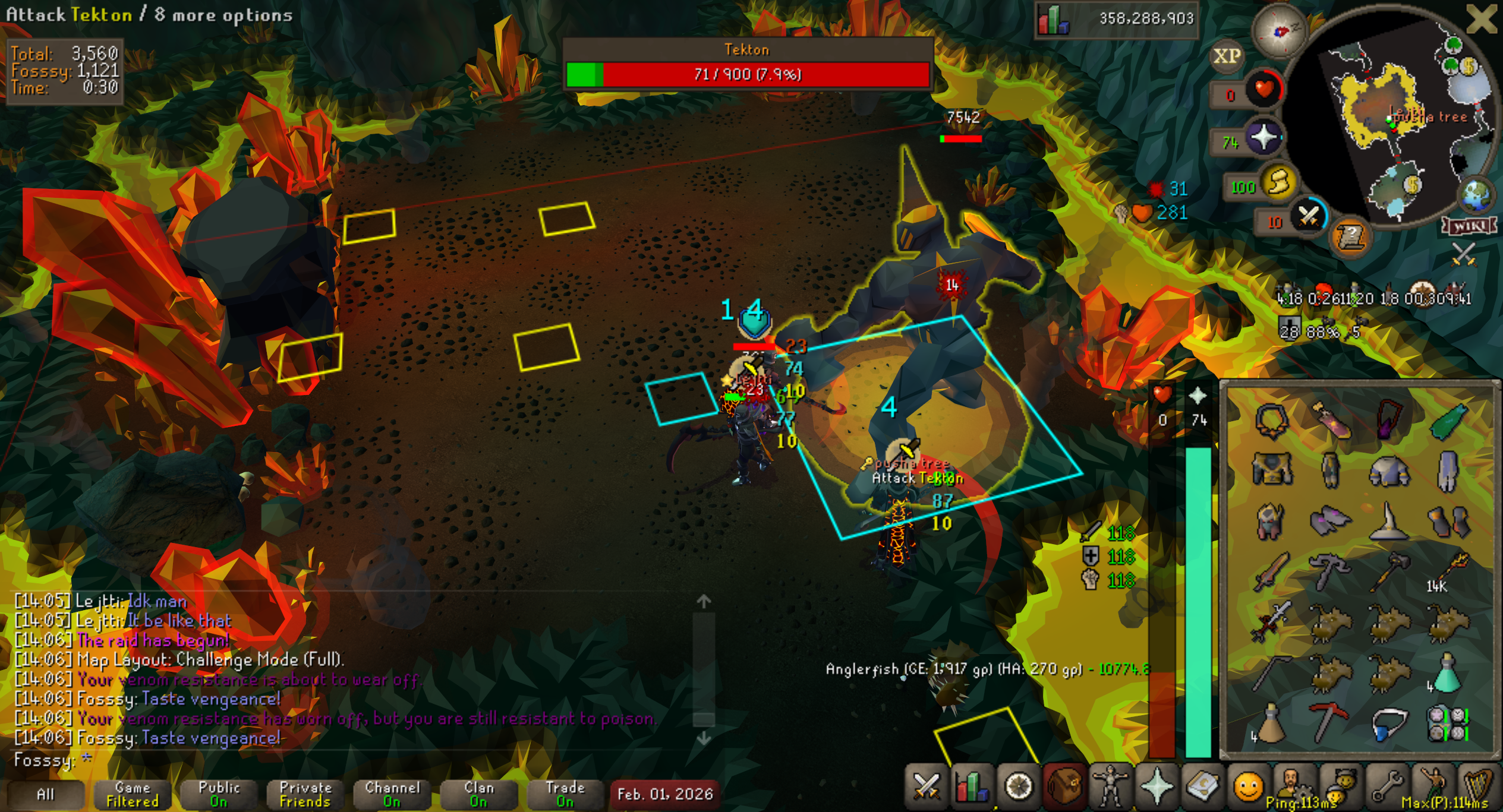This screenshot has width=1503, height=812.
Task: Show the Prayer tab
Action: (x=1157, y=787)
